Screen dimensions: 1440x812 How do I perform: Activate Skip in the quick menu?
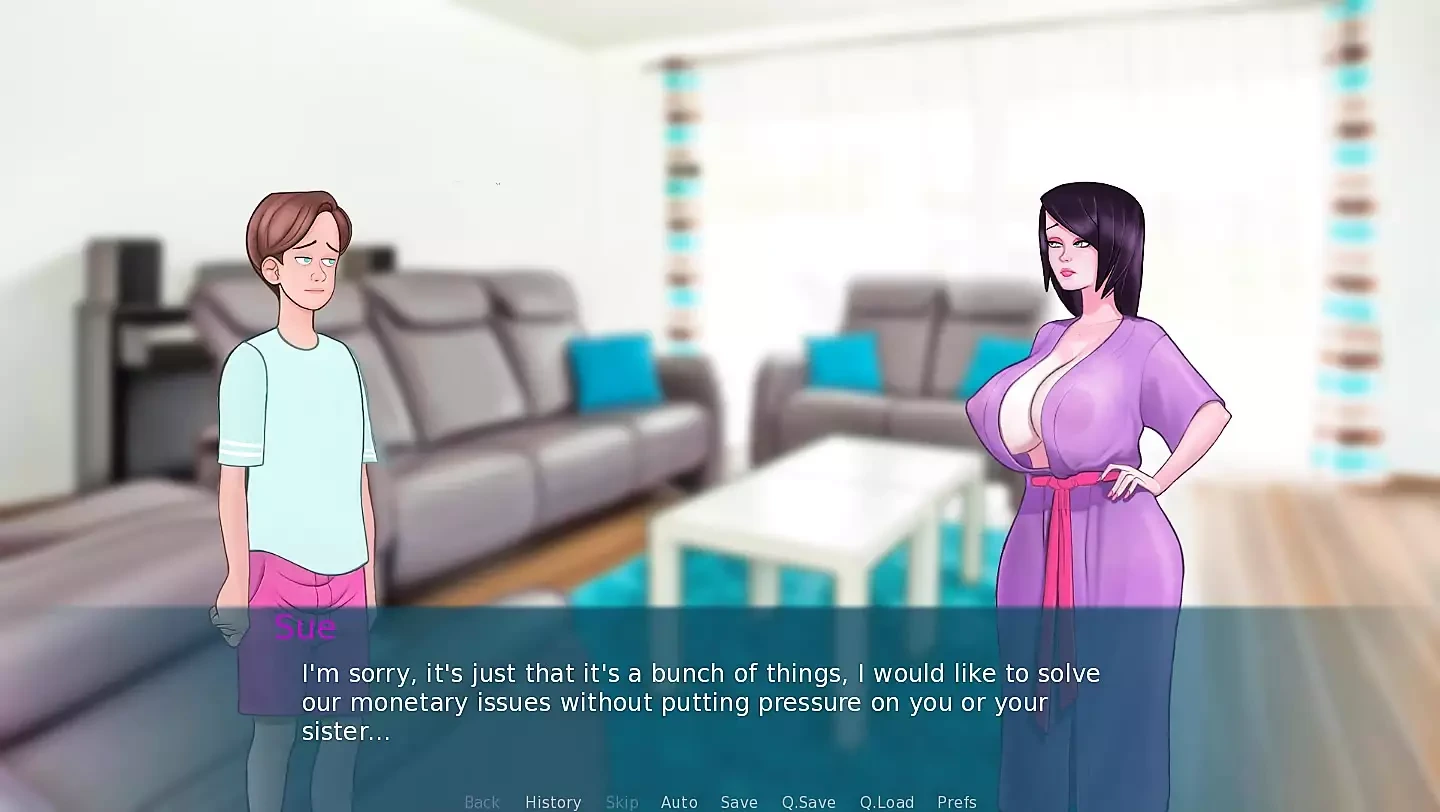[622, 802]
